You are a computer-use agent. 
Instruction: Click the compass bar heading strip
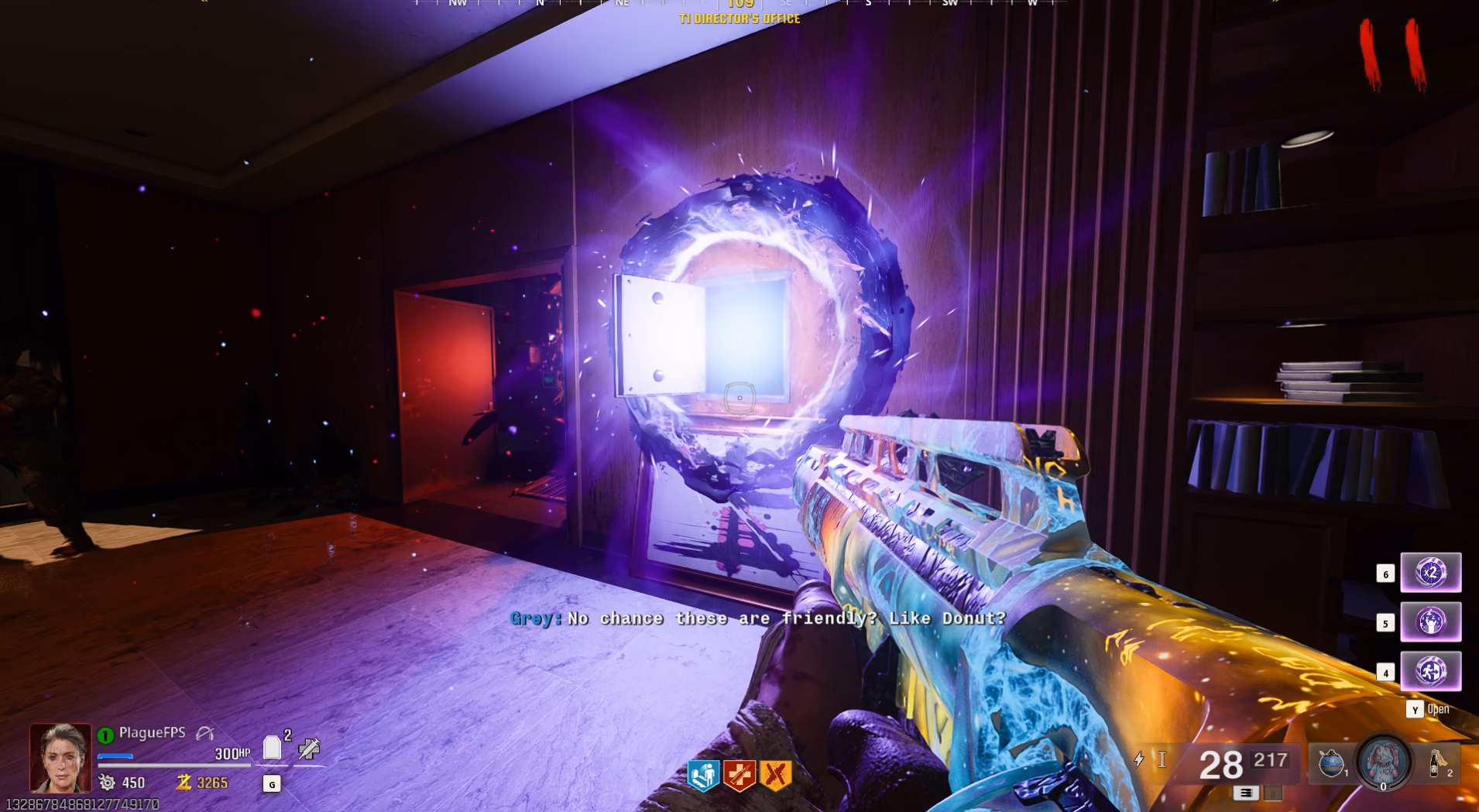(x=740, y=4)
